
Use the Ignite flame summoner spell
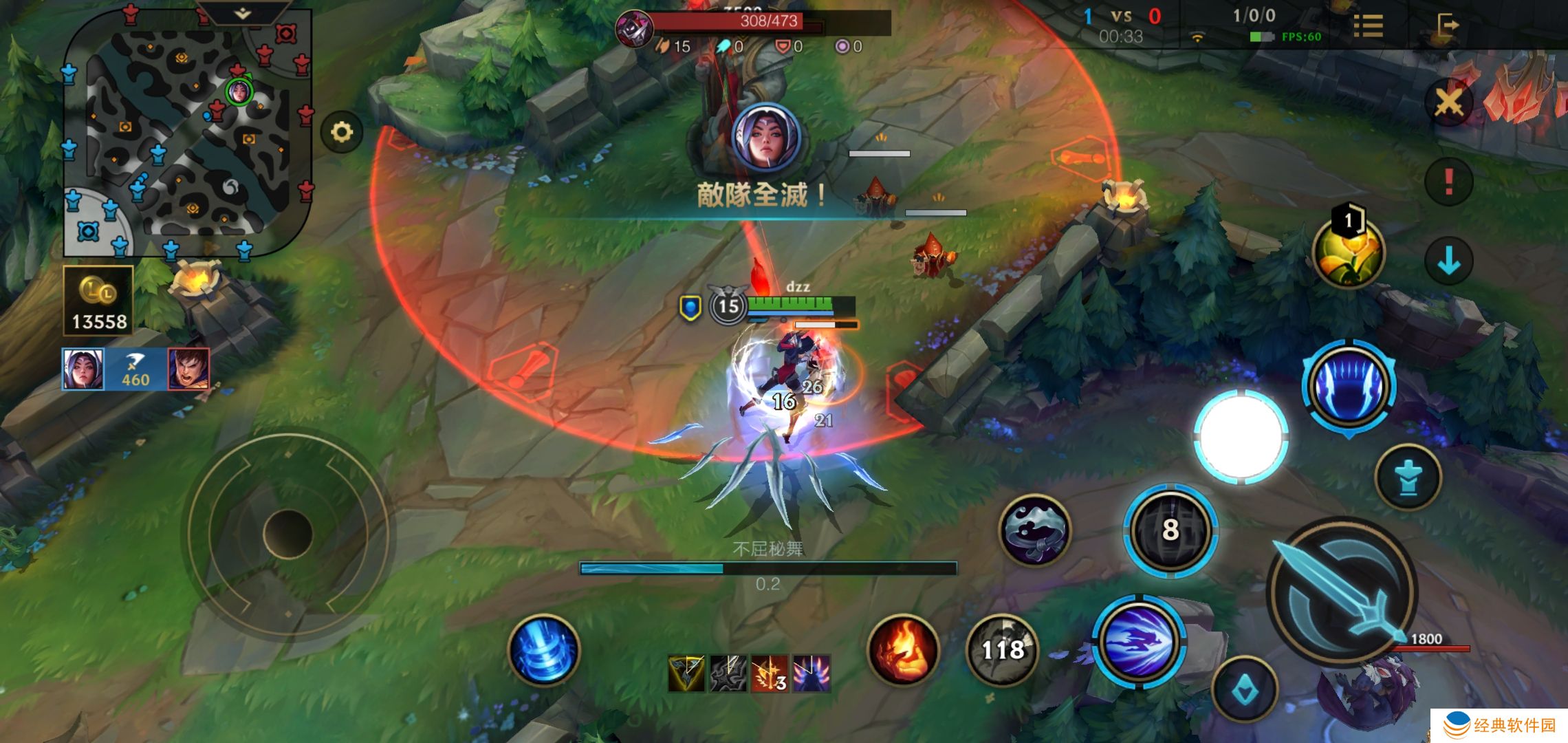pyautogui.click(x=903, y=649)
